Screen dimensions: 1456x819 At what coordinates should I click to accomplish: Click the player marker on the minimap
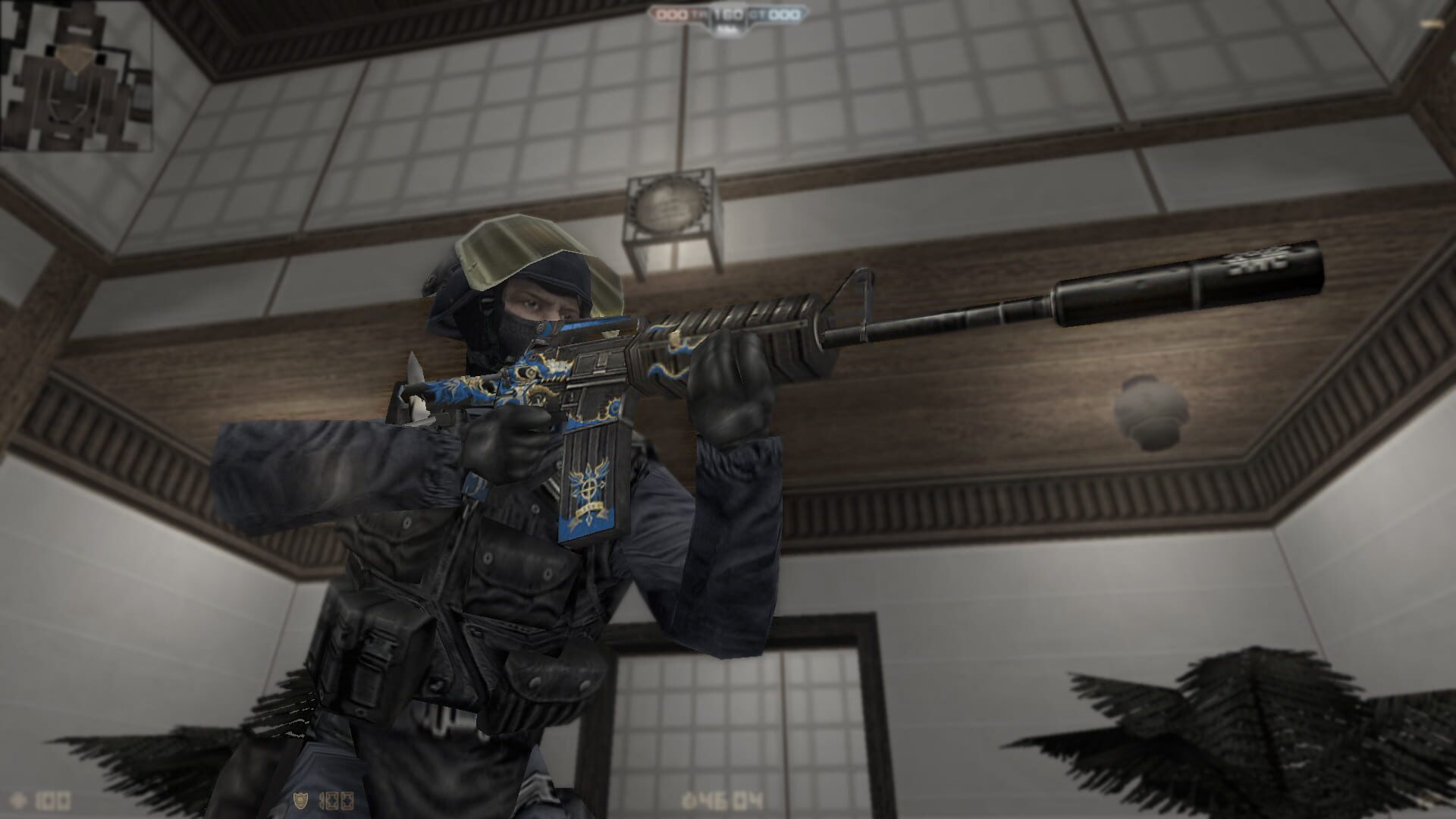(76, 59)
